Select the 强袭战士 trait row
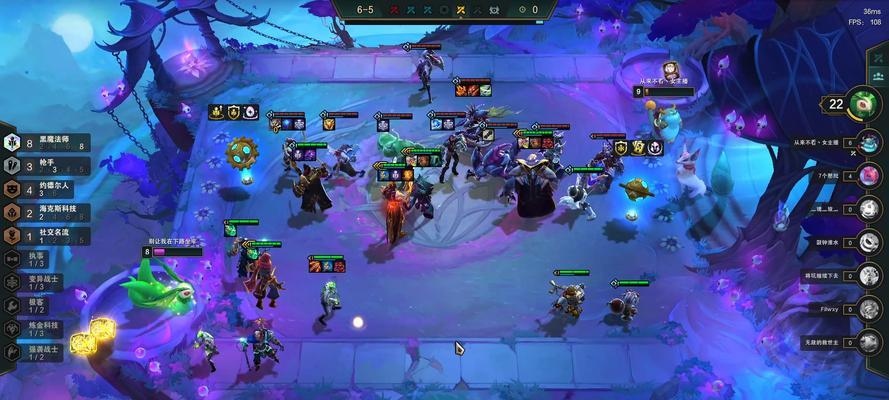Viewport: 889px width, 400px height. pos(30,352)
